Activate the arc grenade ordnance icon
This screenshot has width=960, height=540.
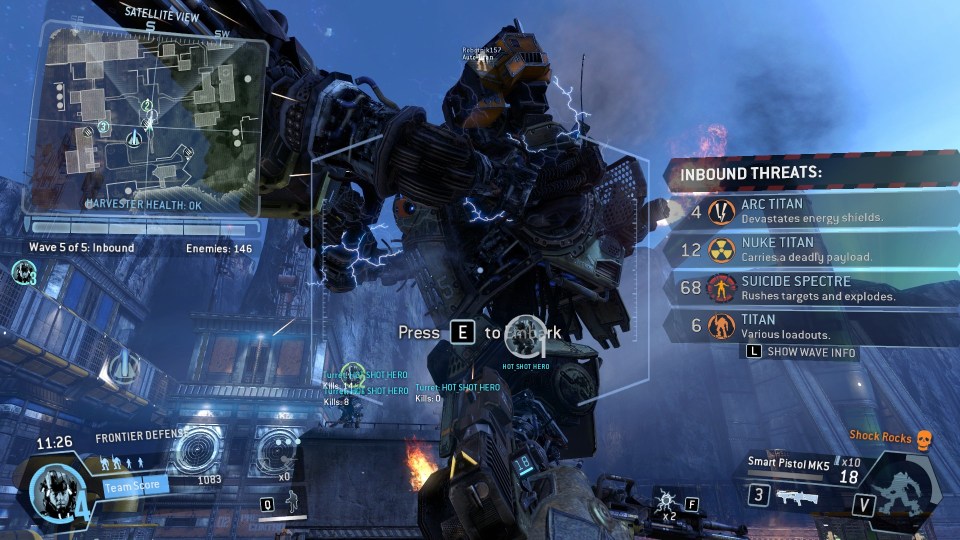coord(664,501)
